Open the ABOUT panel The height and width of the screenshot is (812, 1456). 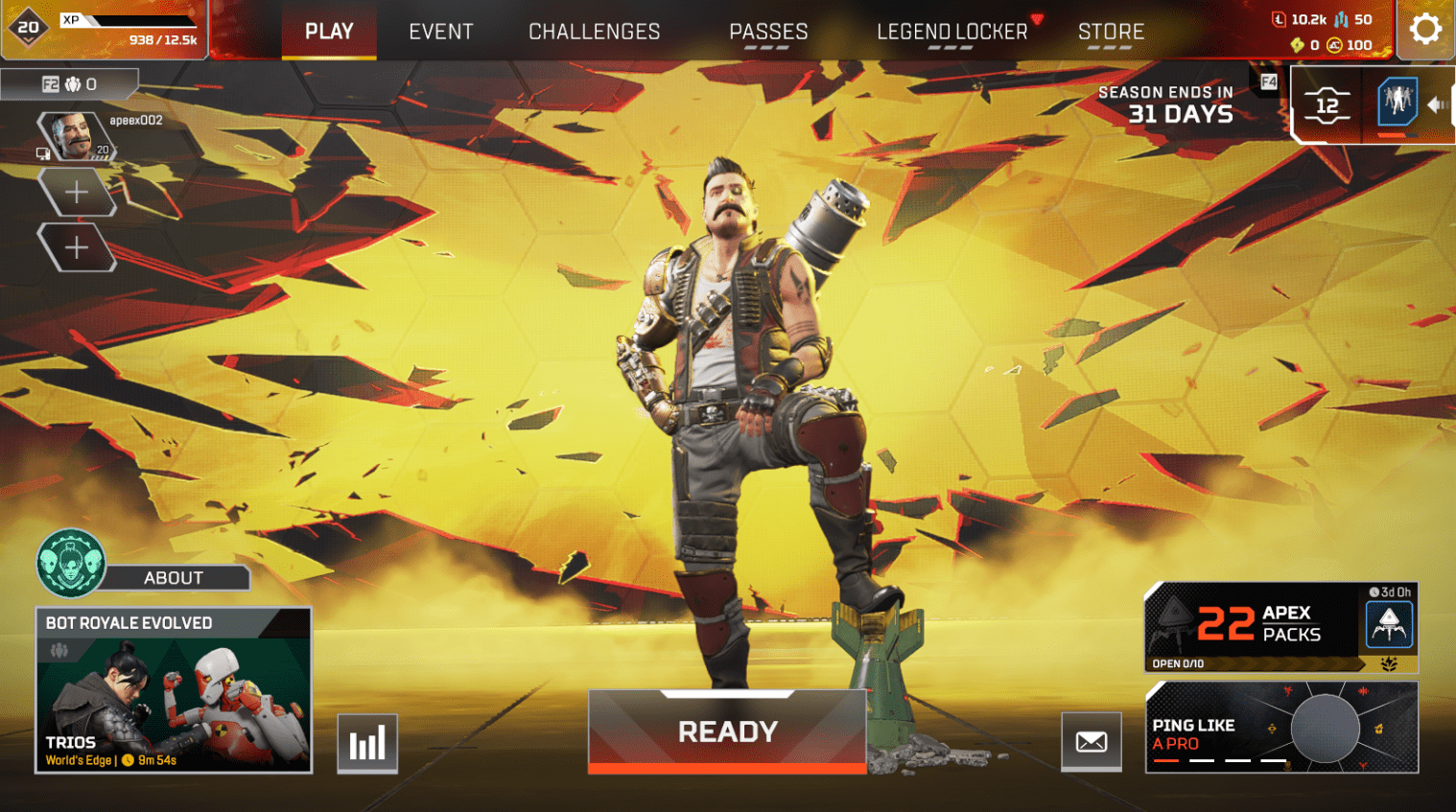click(x=174, y=577)
